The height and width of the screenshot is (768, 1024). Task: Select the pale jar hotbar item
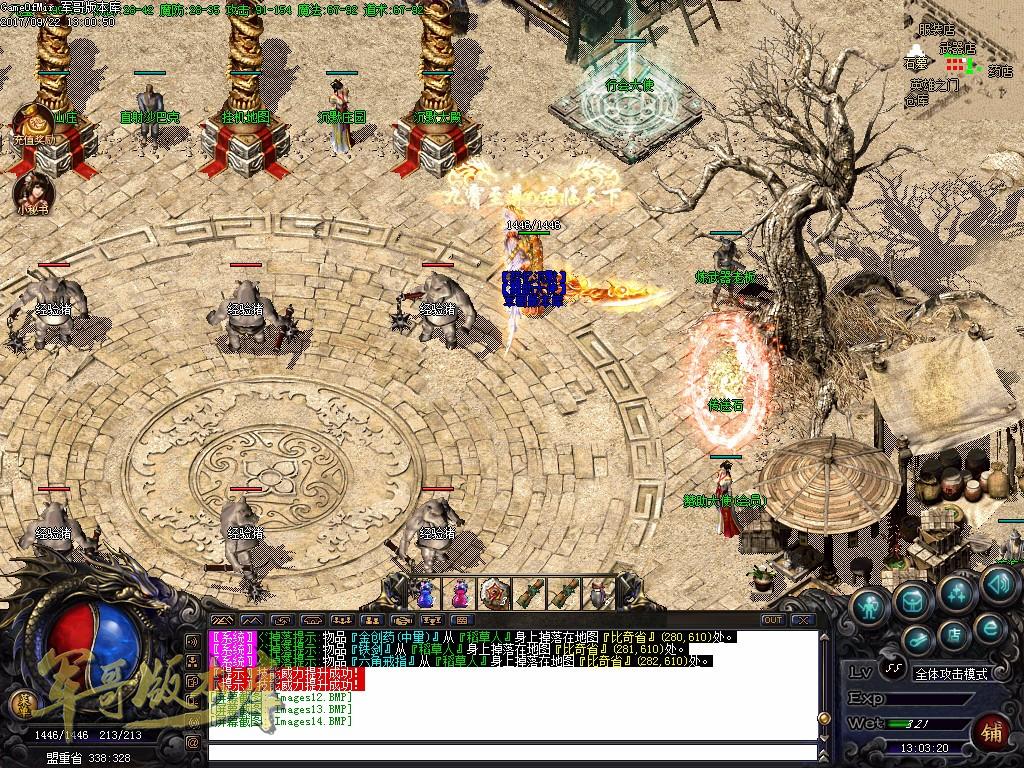tap(597, 593)
